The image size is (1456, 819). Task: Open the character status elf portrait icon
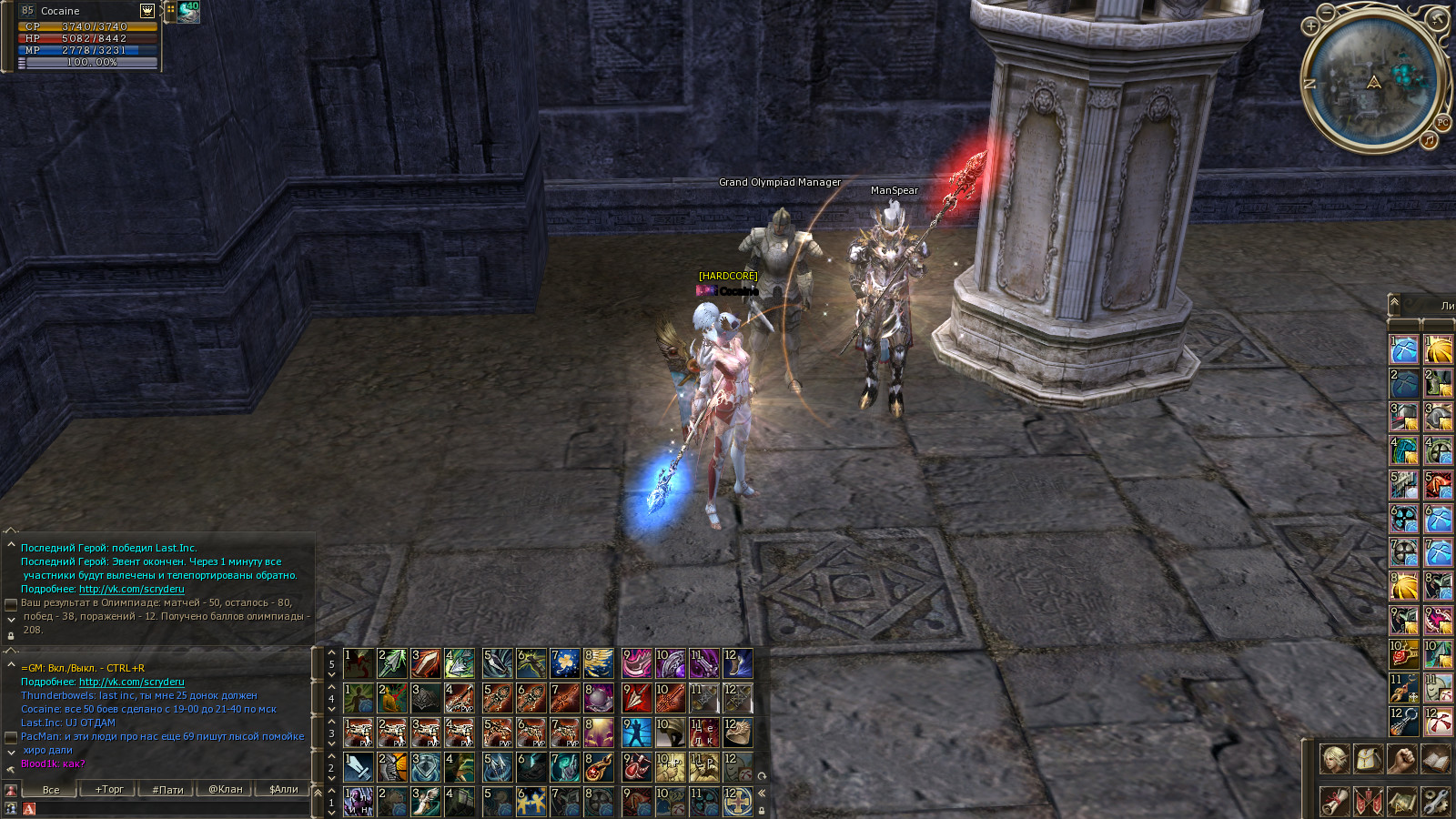(1334, 759)
